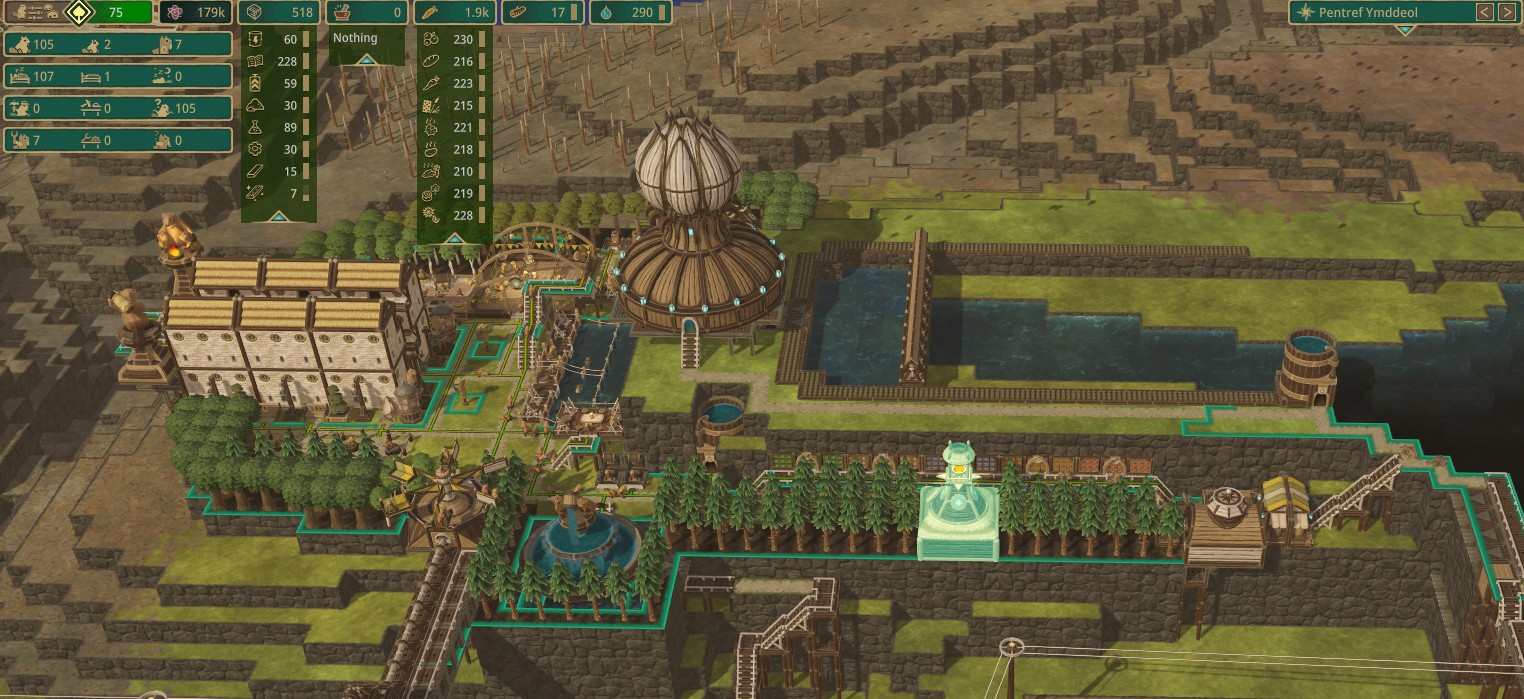Switch to the next district
This screenshot has height=699, width=1524.
tap(1507, 12)
